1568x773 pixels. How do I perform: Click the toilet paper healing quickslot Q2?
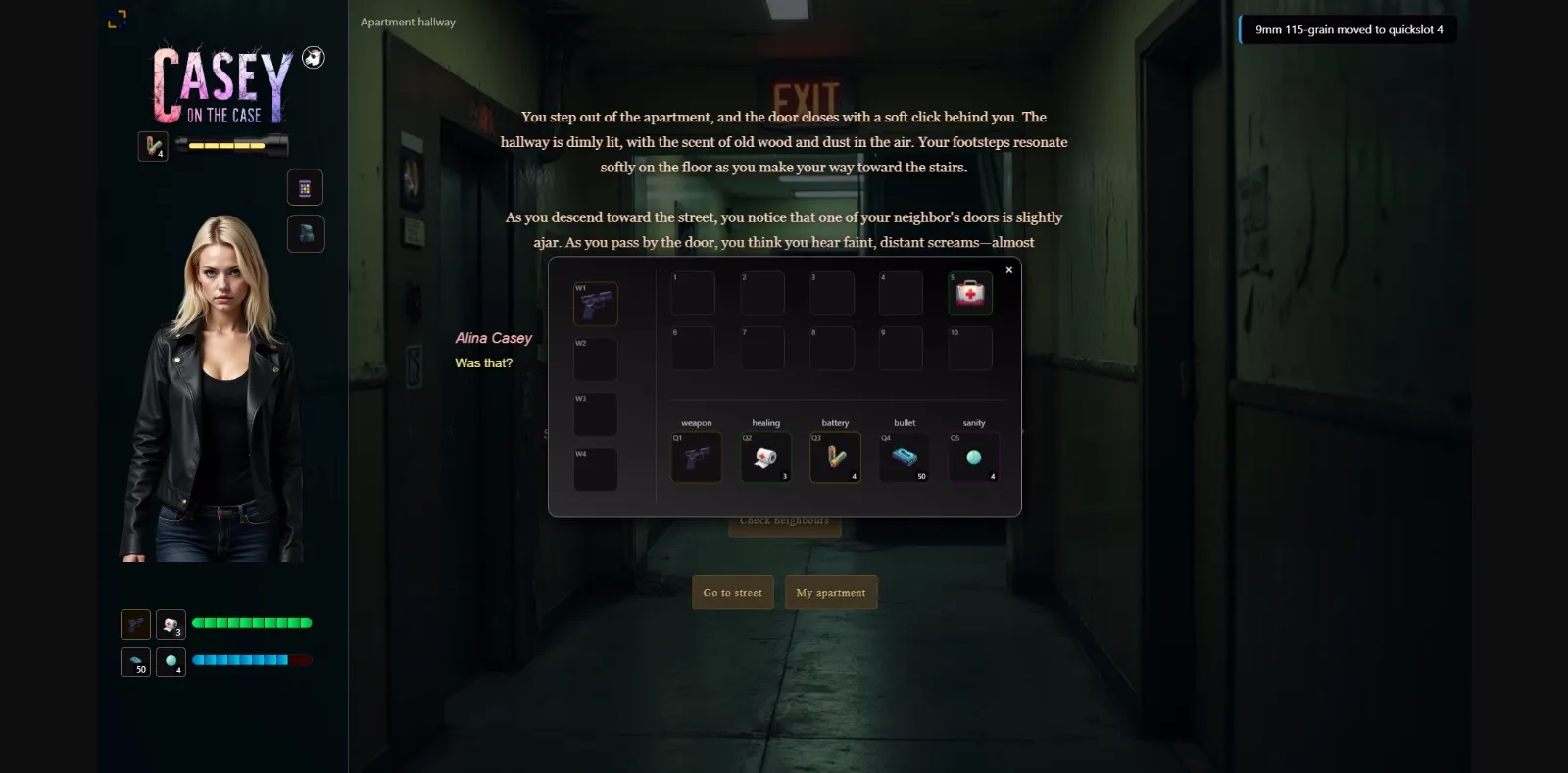[x=765, y=457]
